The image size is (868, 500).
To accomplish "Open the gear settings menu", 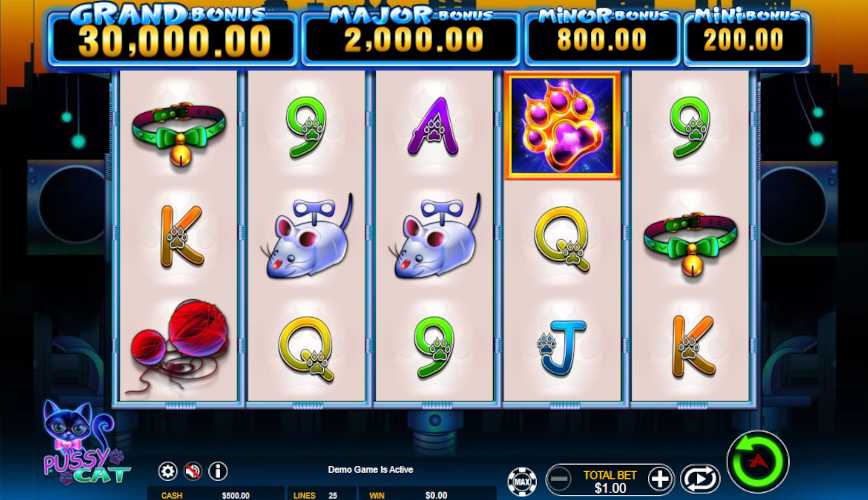I will 168,471.
